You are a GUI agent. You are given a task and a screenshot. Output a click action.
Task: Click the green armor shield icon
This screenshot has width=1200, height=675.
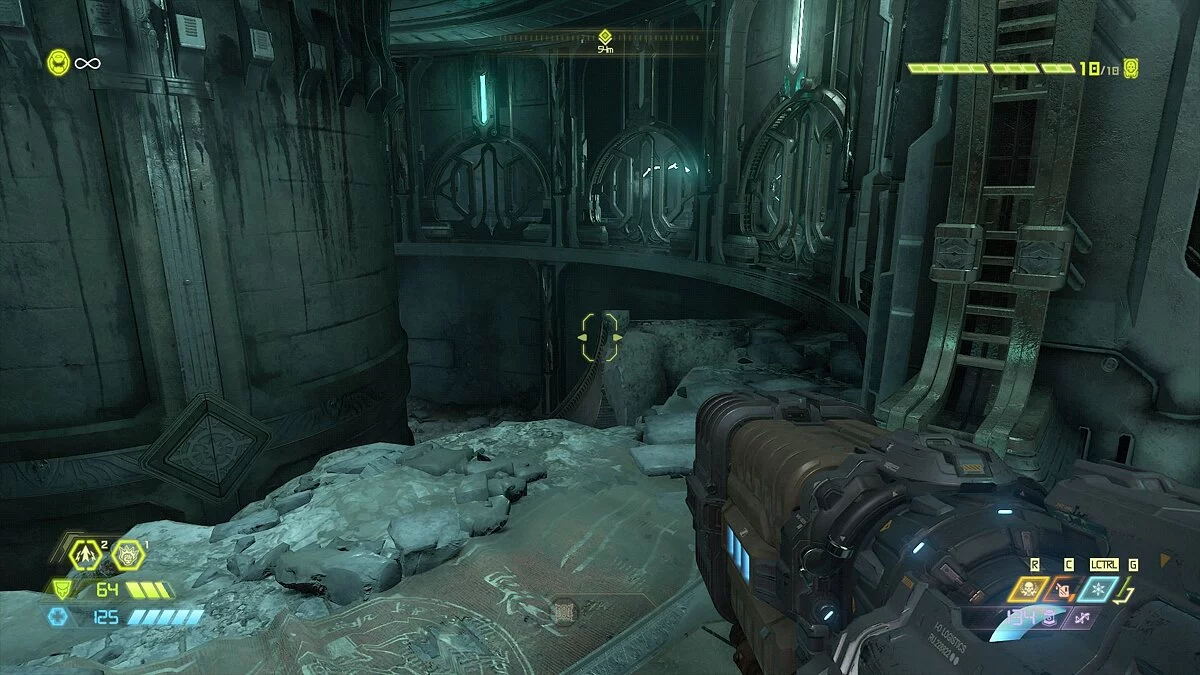62,590
